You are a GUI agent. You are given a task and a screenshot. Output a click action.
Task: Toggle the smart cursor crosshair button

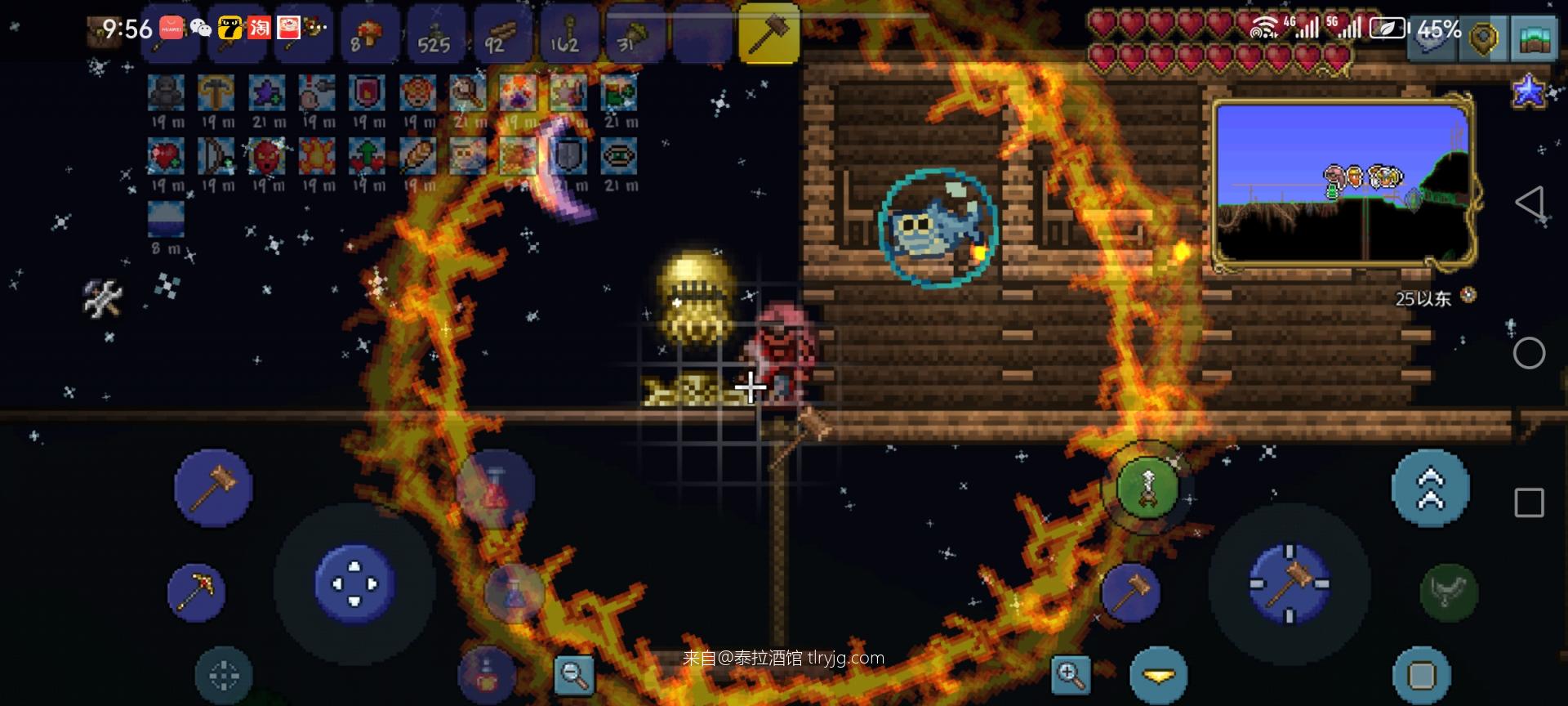click(x=224, y=675)
